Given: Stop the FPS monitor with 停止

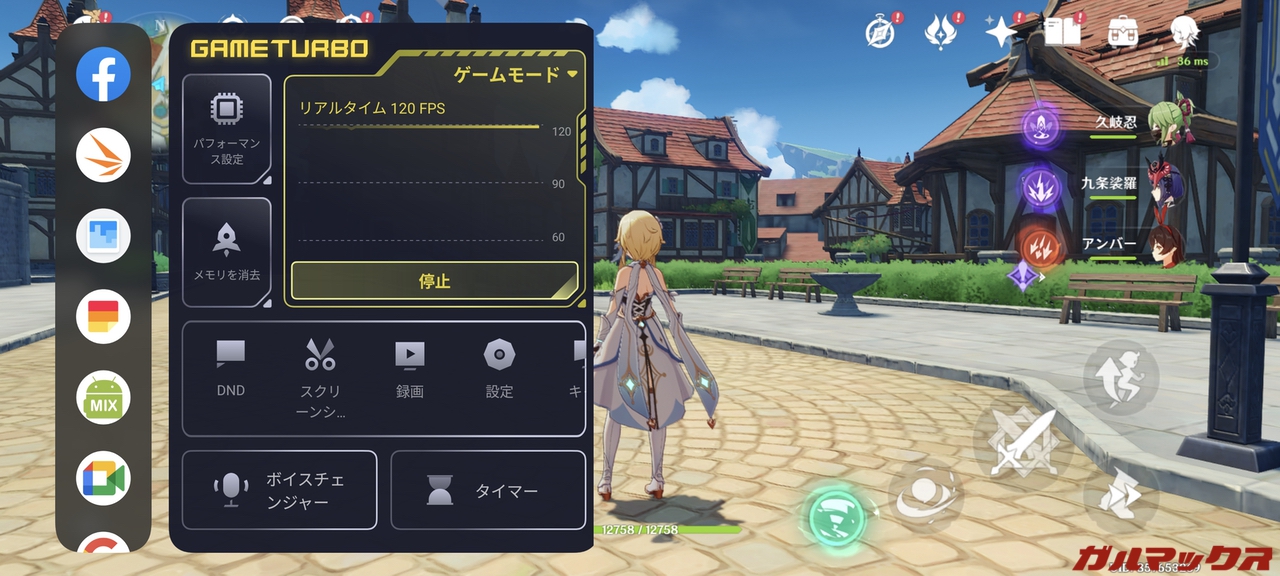Looking at the screenshot, I should click(x=435, y=282).
